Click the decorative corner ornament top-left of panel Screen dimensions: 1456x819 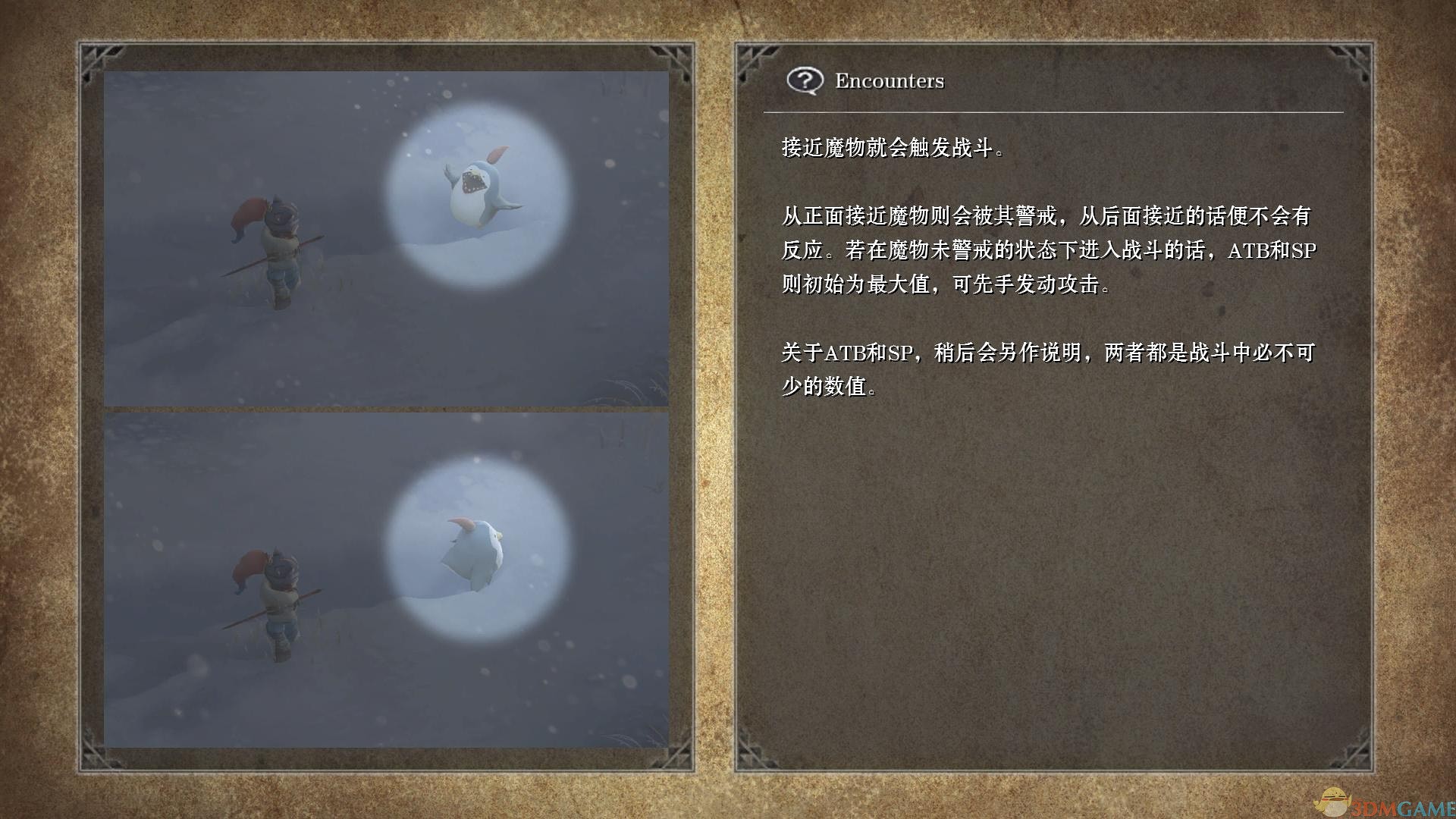(99, 57)
